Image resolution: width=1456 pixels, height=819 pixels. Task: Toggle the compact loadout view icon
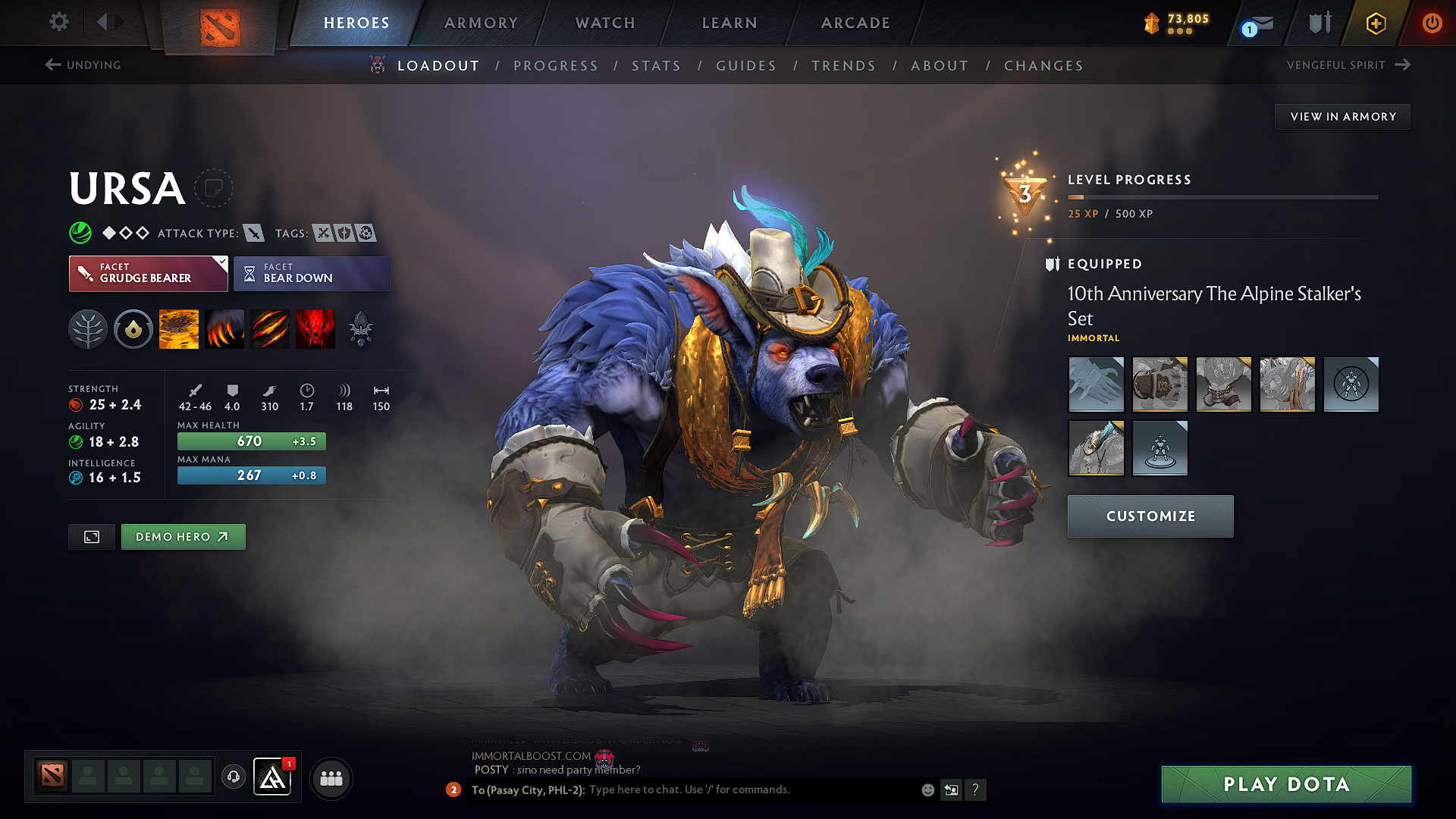(91, 536)
